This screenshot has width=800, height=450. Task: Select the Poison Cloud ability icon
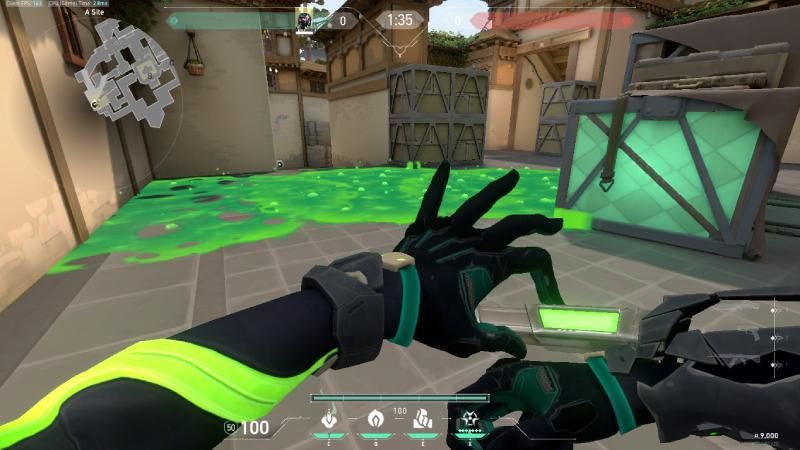pyautogui.click(x=376, y=420)
